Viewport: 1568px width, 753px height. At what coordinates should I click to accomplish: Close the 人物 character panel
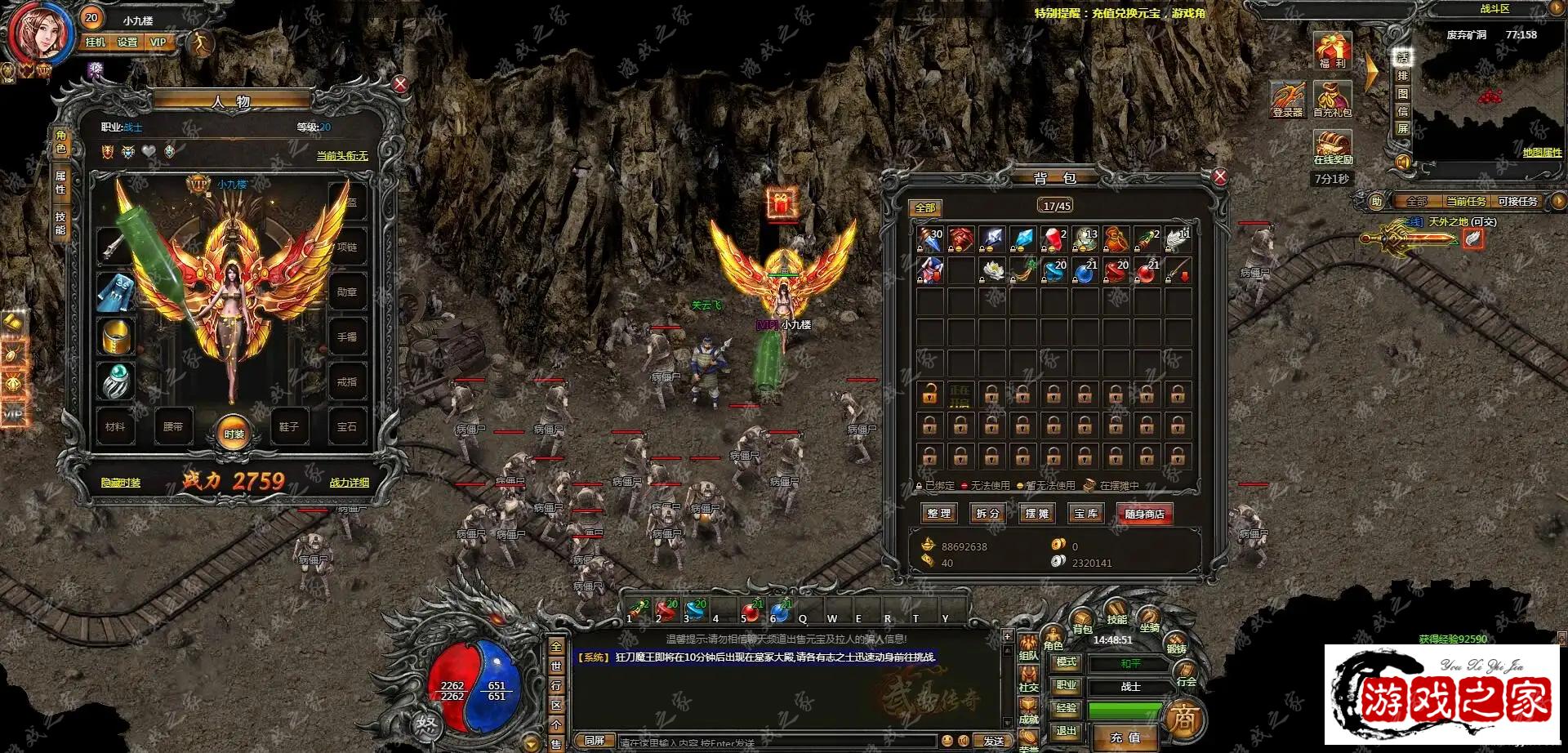[400, 84]
